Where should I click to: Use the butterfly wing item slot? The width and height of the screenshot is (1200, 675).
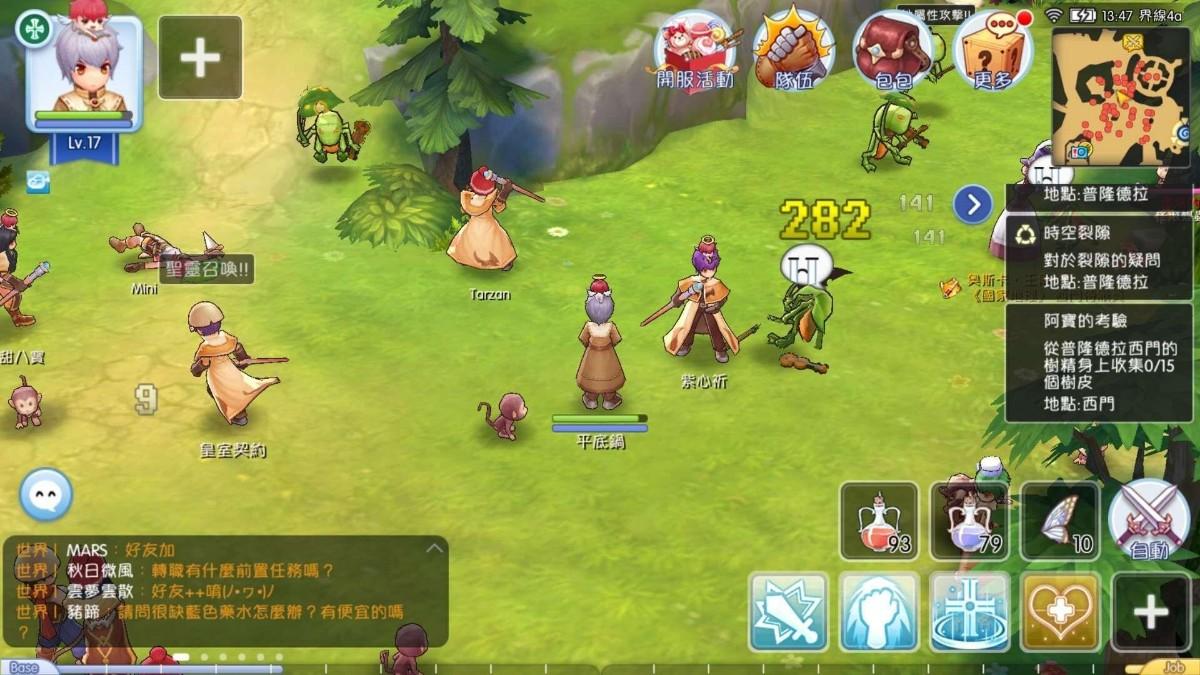(x=1059, y=520)
